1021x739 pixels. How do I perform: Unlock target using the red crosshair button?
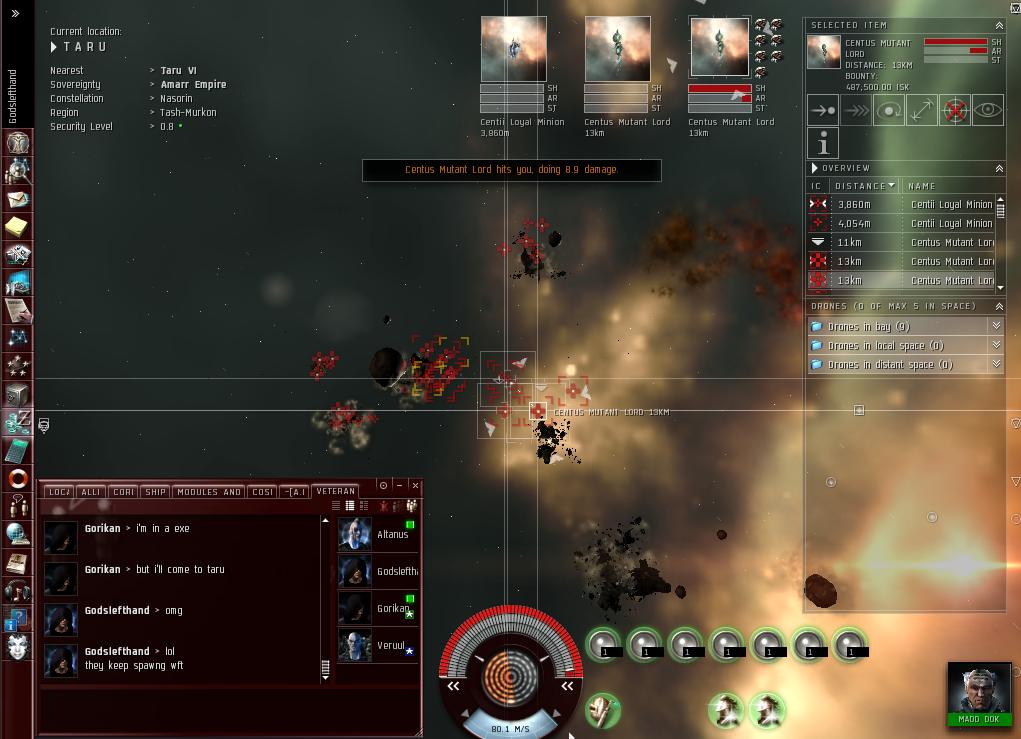pos(955,111)
